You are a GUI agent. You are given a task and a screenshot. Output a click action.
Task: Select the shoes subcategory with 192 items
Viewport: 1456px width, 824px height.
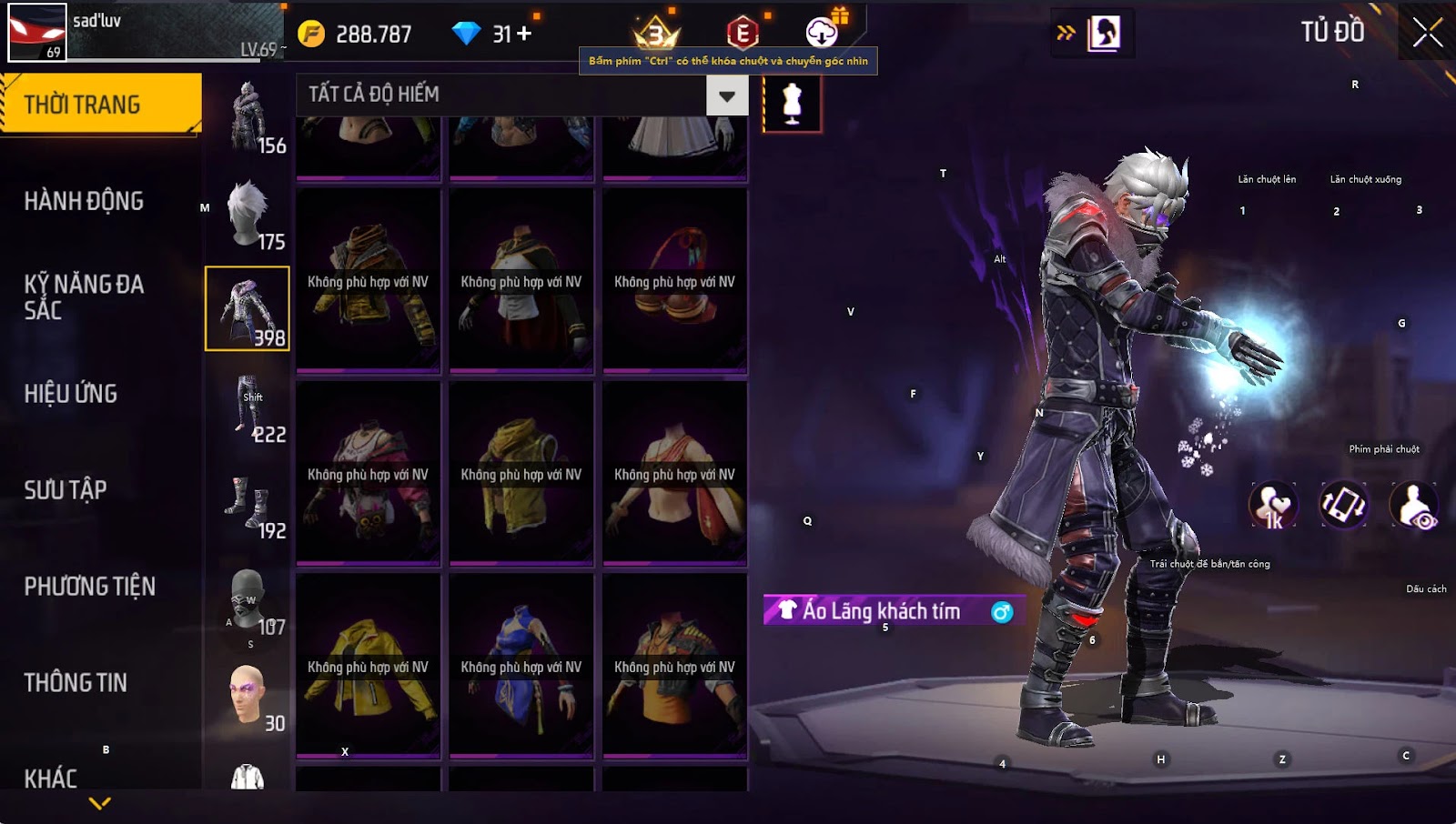(248, 504)
